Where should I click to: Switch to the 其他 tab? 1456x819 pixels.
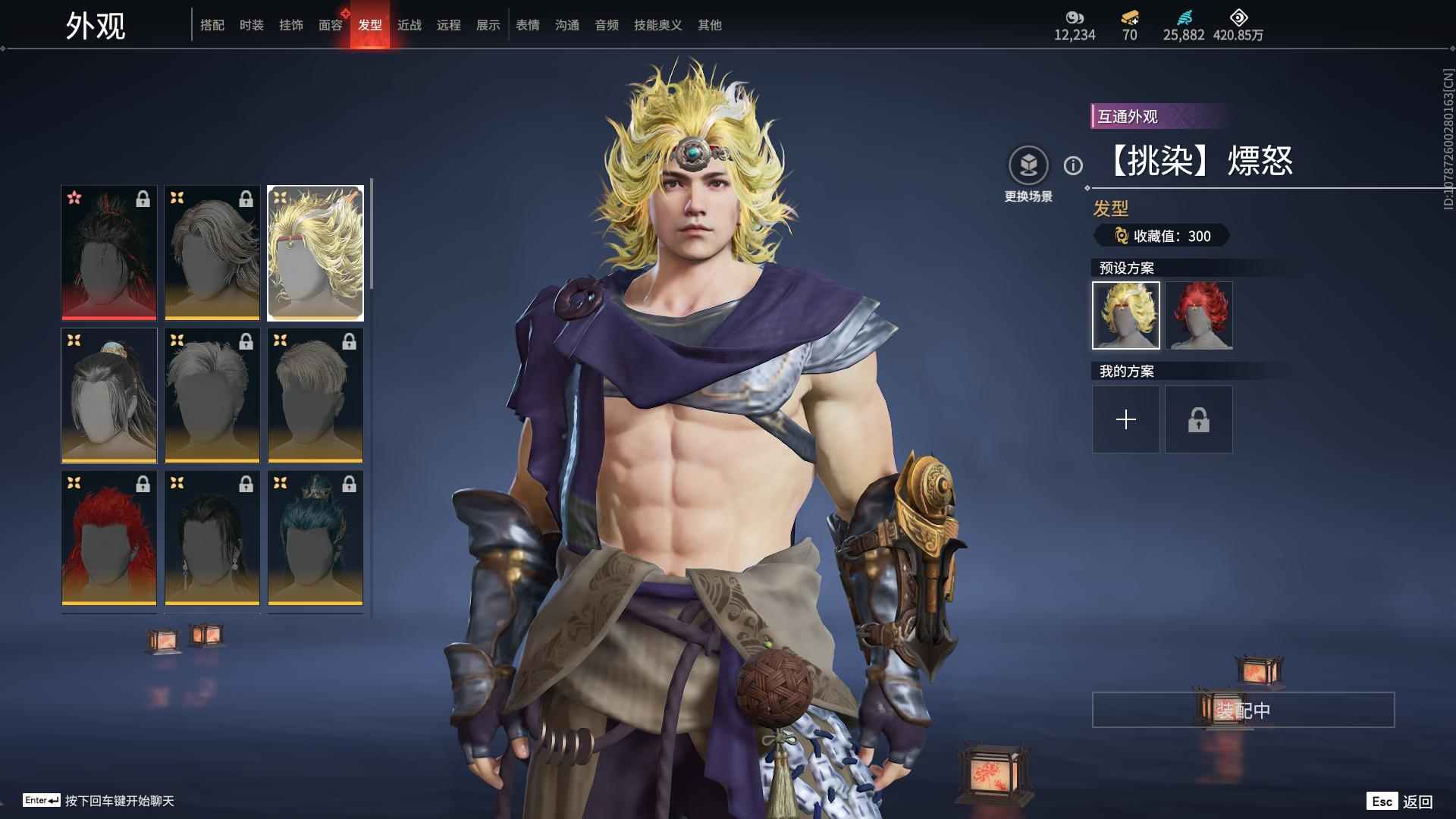click(710, 25)
